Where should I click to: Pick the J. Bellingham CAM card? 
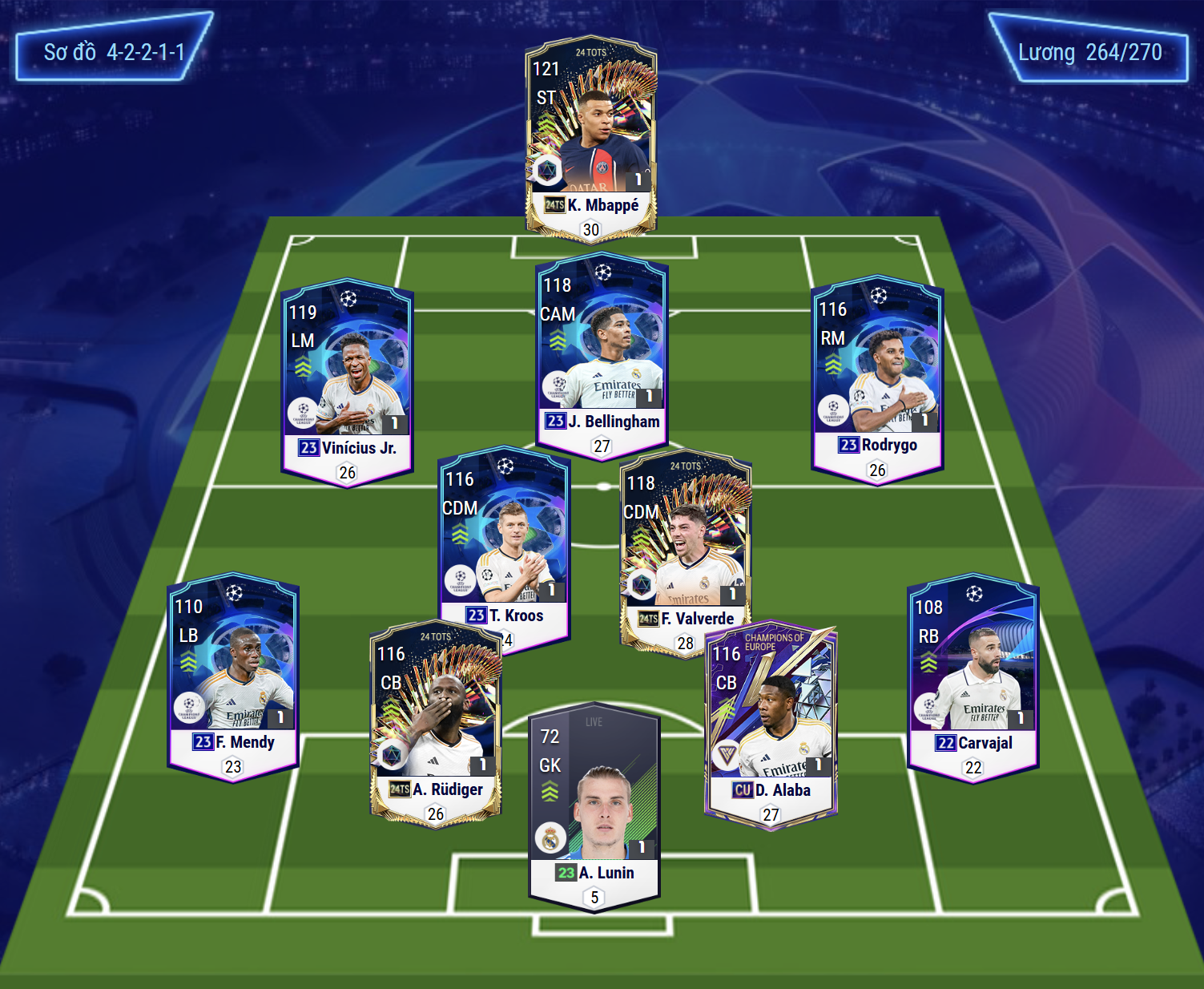[x=602, y=353]
